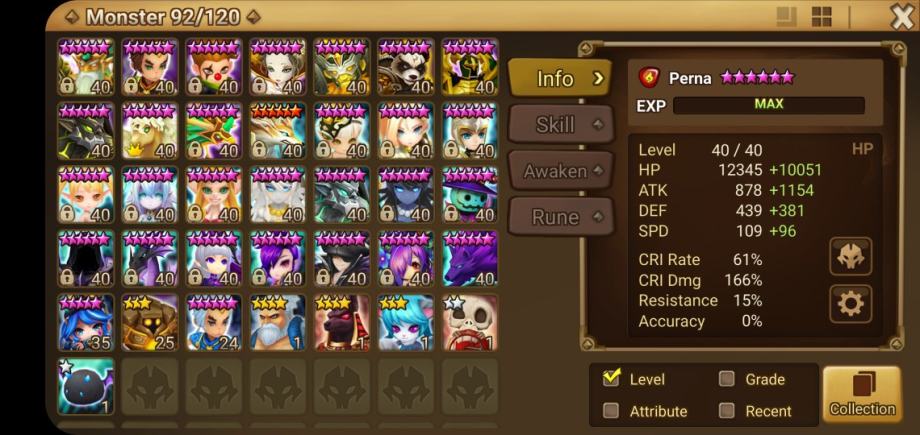Enable sorting by Grade
The height and width of the screenshot is (435, 920).
727,379
